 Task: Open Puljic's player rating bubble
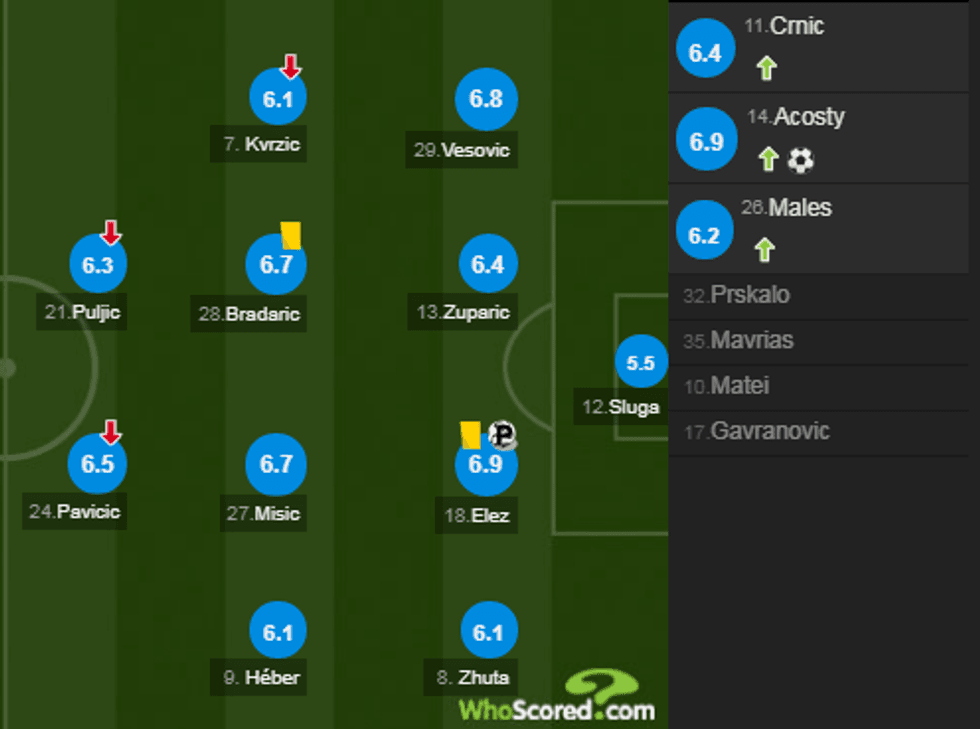98,265
